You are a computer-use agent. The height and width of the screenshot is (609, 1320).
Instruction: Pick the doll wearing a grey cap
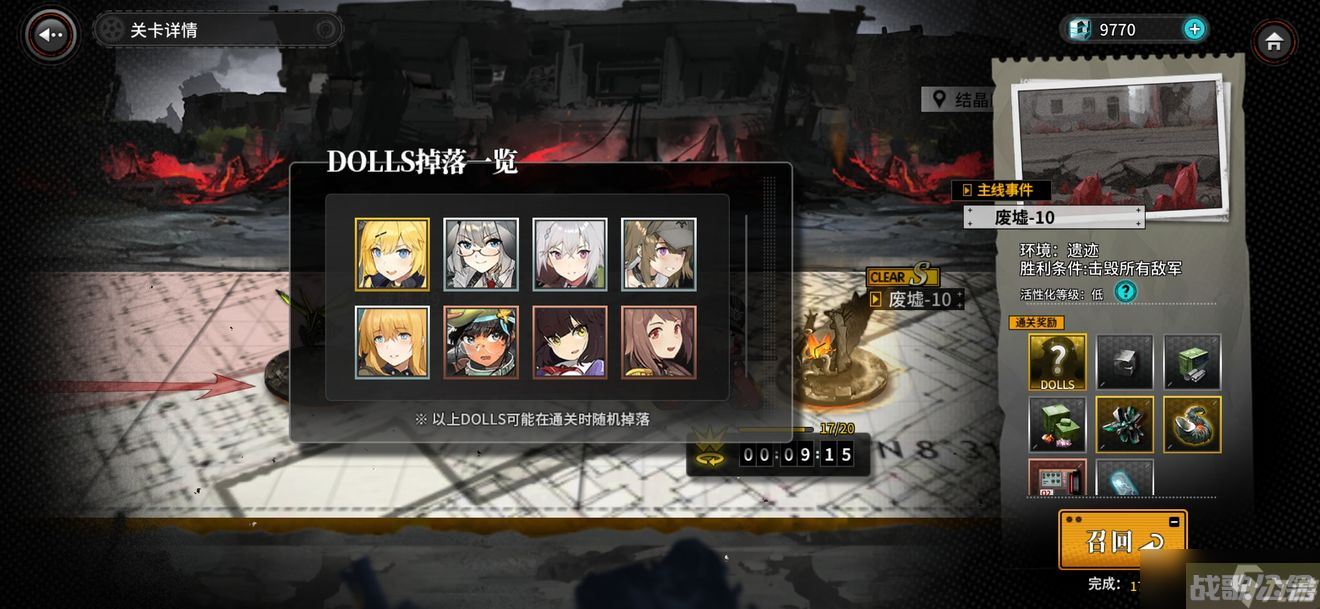[x=659, y=254]
